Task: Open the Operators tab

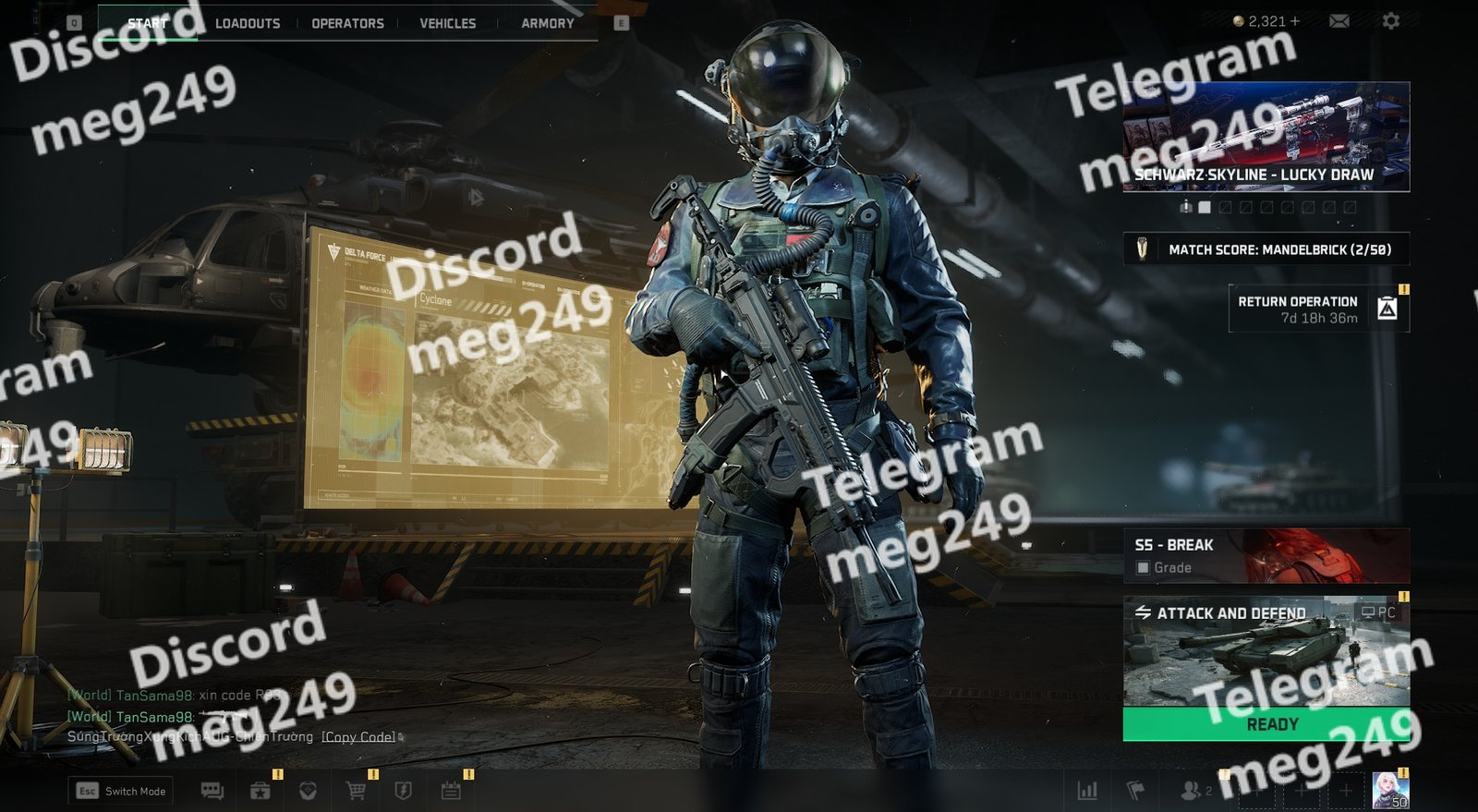Action: coord(347,23)
